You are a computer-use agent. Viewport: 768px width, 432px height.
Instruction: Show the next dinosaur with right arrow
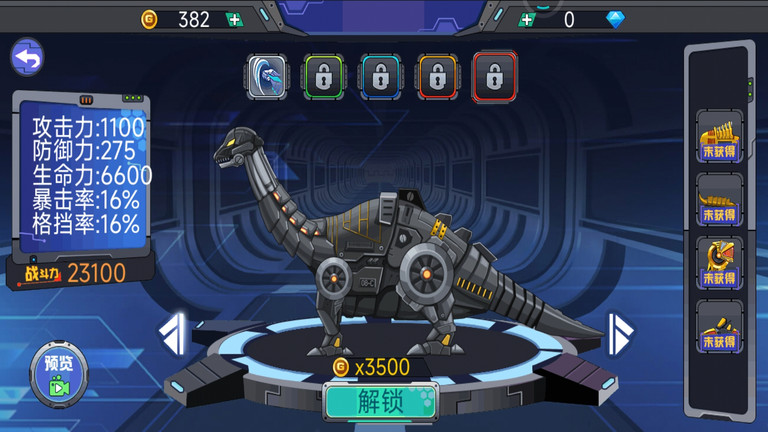(621, 333)
